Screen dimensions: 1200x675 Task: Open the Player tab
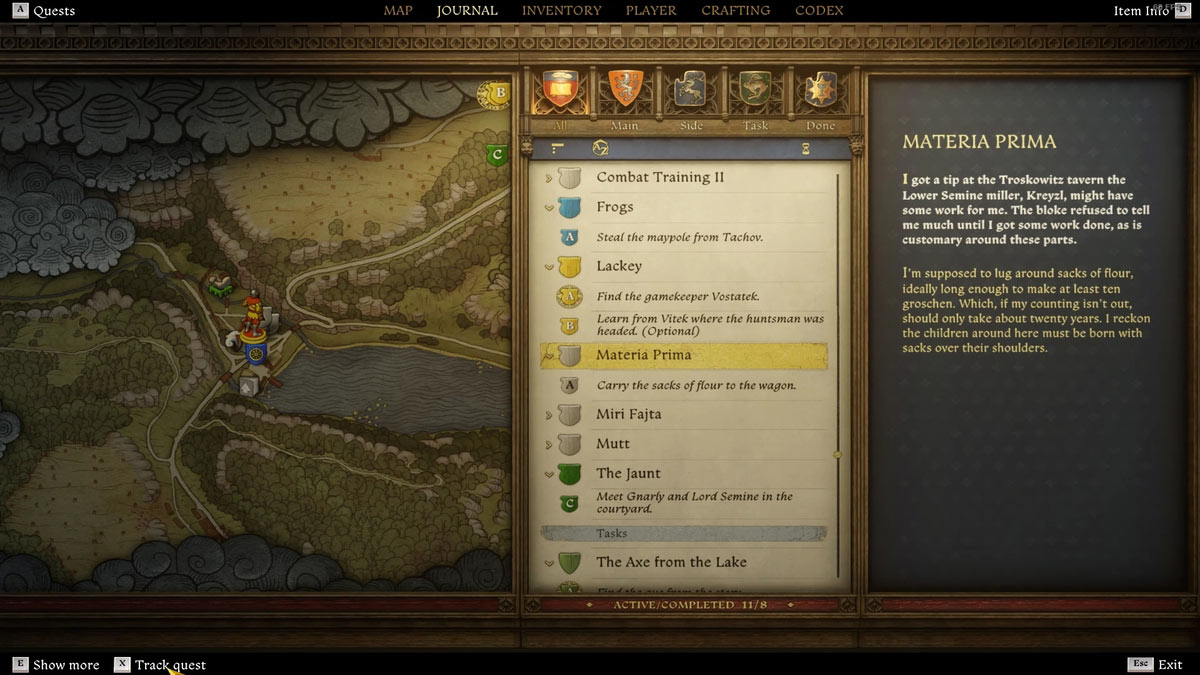click(x=651, y=11)
